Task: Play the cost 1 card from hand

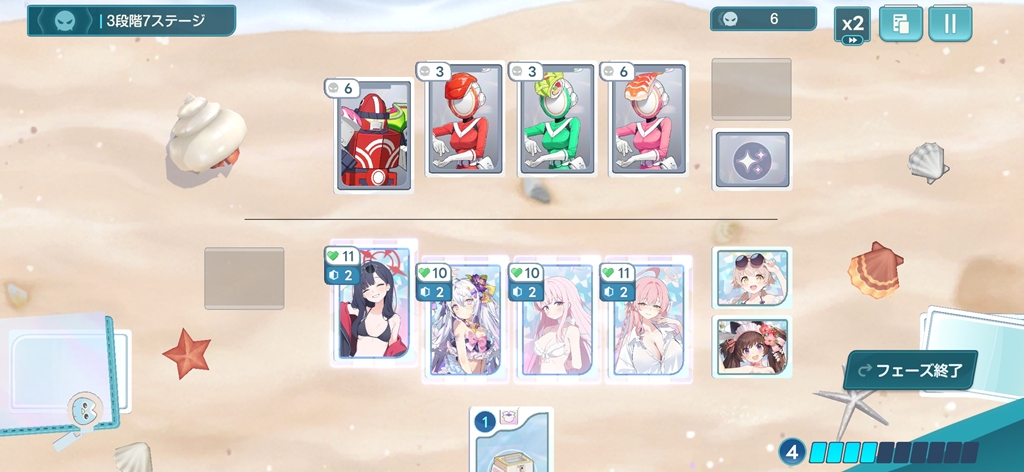Action: click(x=512, y=442)
